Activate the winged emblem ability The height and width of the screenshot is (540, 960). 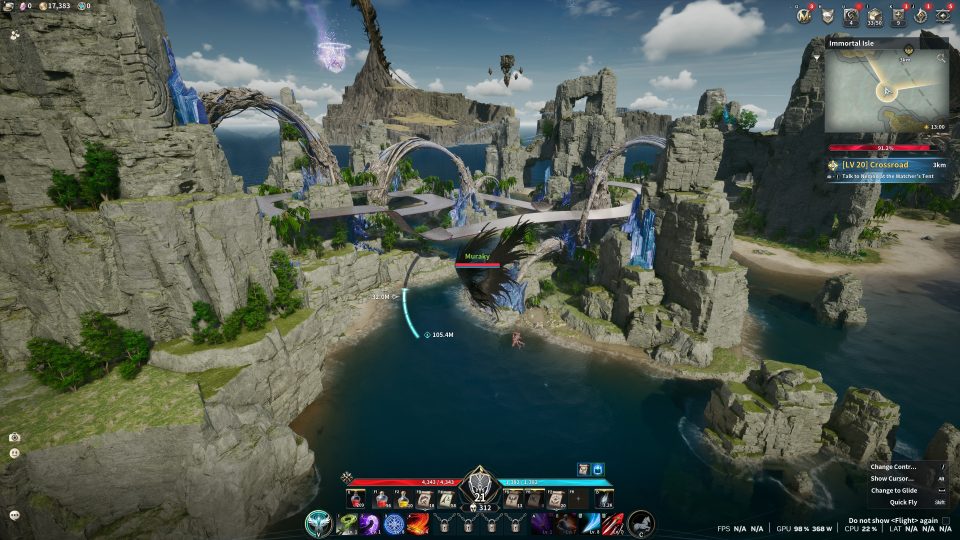click(x=319, y=523)
